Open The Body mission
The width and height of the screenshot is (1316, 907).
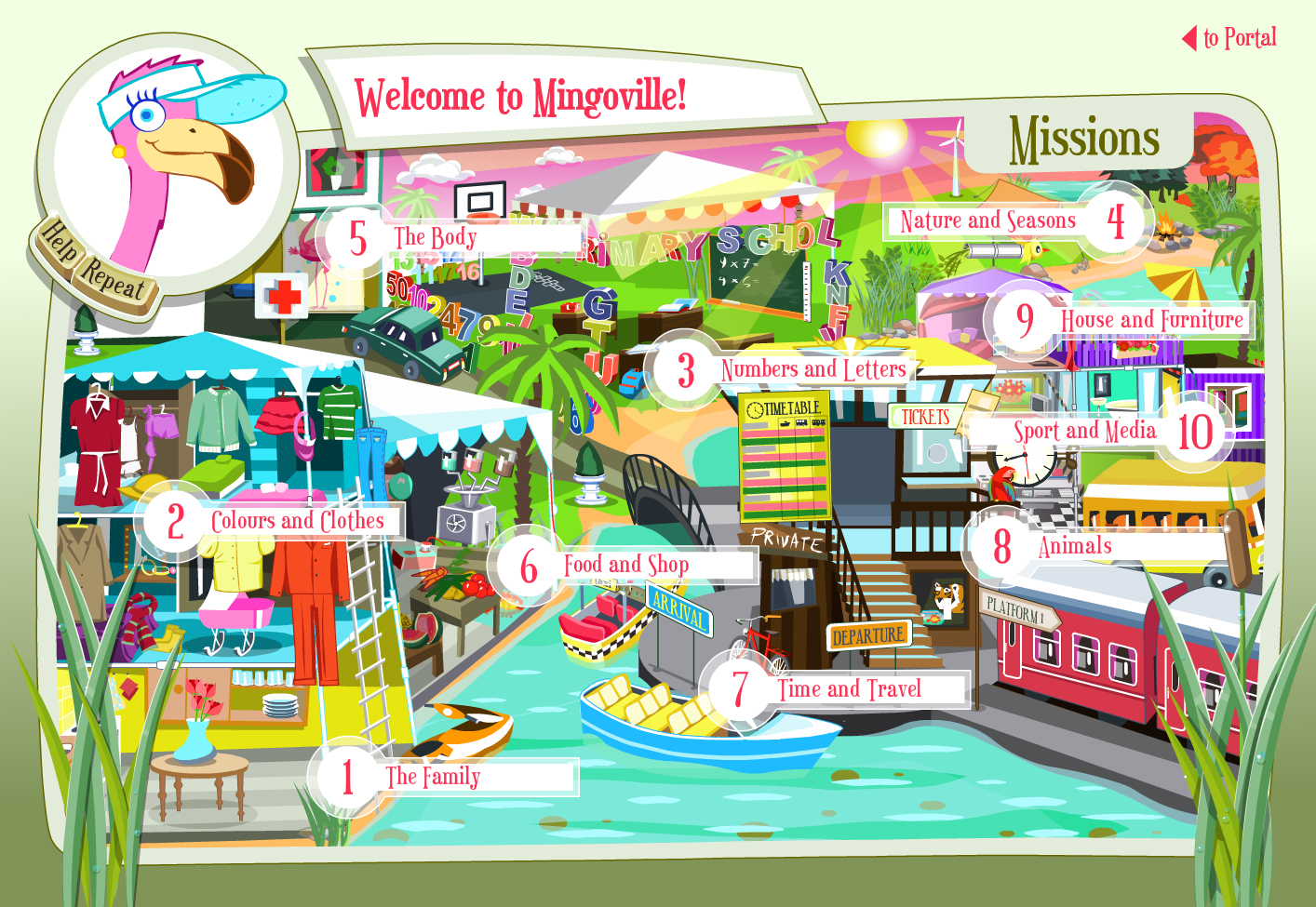tap(435, 238)
